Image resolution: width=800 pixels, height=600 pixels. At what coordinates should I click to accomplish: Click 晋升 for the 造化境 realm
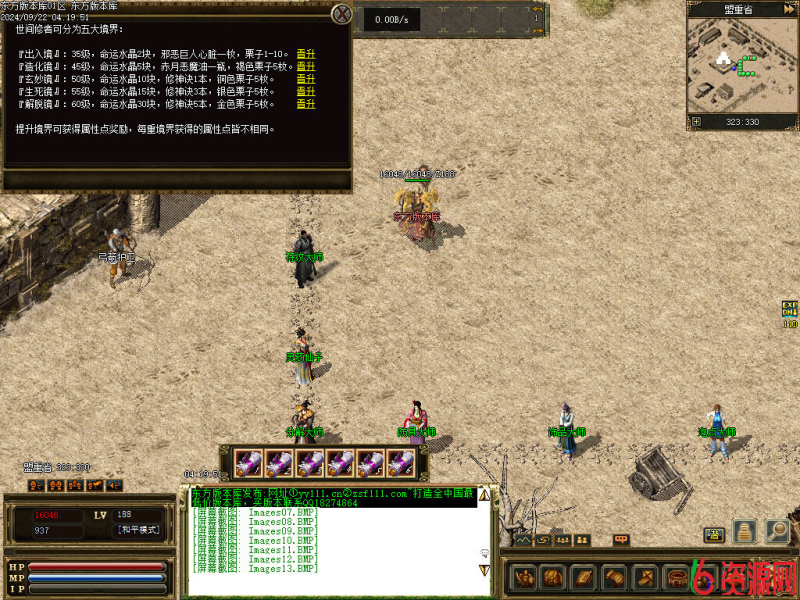click(306, 67)
